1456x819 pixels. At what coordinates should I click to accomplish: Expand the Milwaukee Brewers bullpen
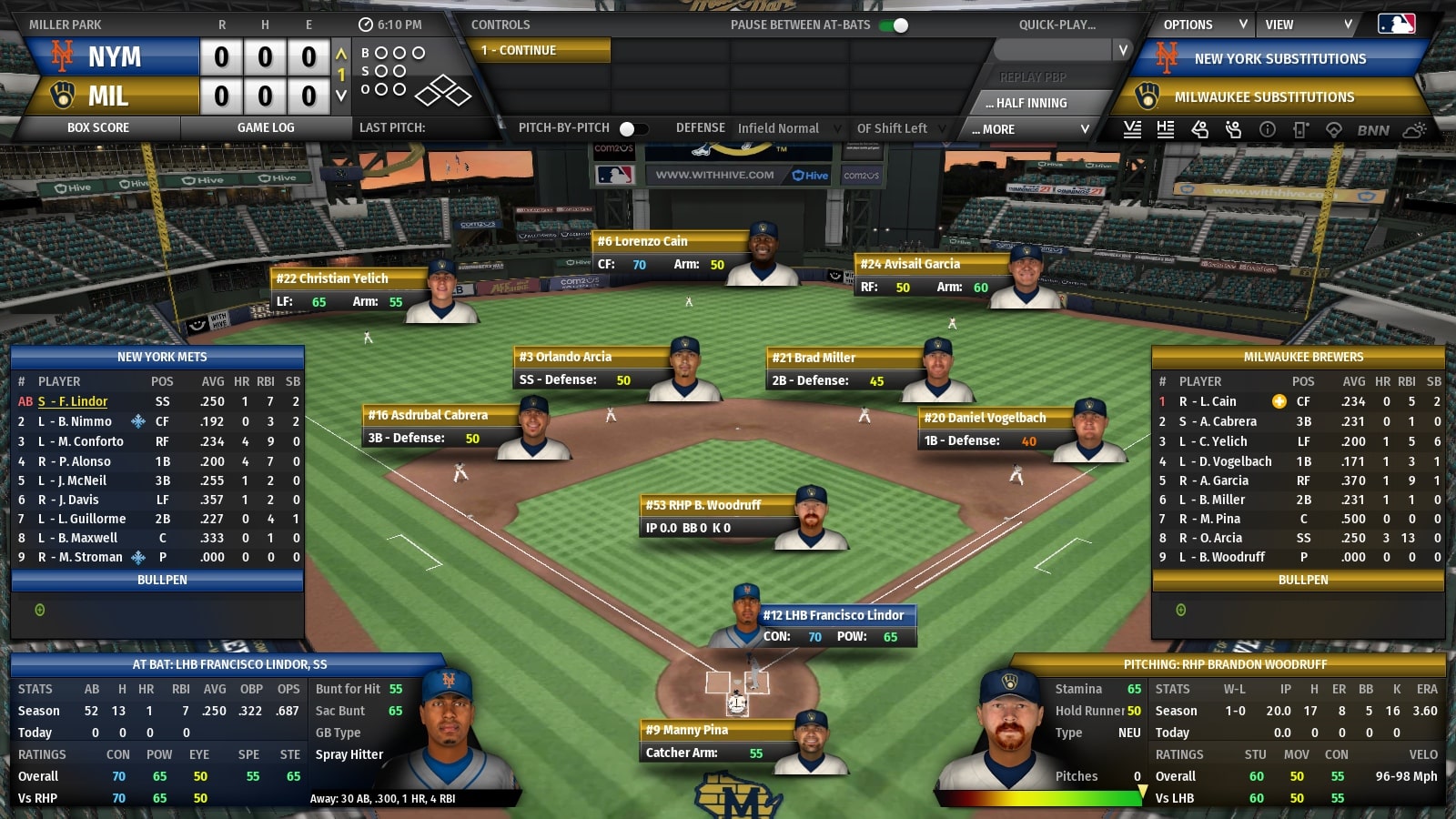click(x=1302, y=580)
